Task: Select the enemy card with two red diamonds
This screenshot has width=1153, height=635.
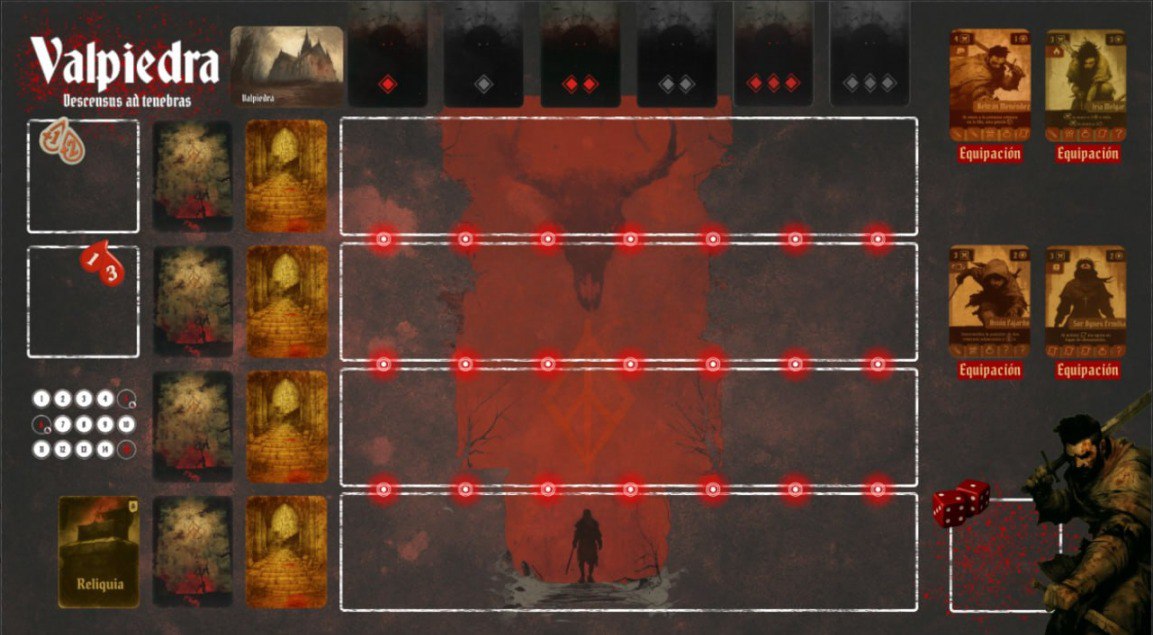Action: [x=580, y=54]
